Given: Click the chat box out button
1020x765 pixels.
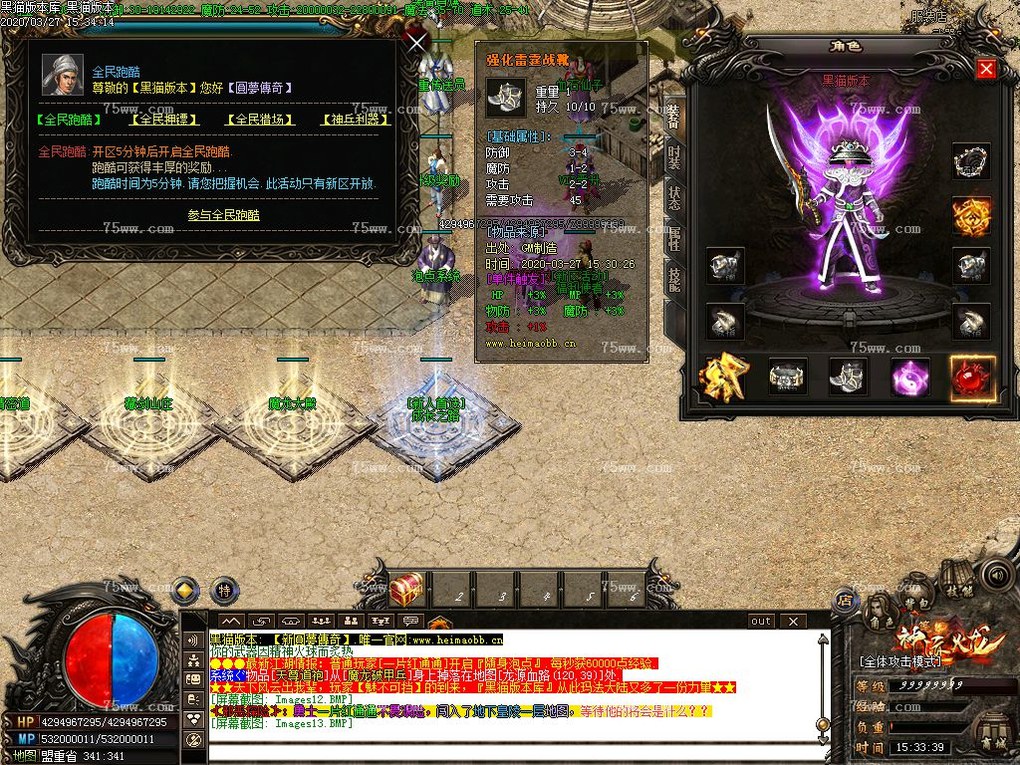Looking at the screenshot, I should point(761,621).
